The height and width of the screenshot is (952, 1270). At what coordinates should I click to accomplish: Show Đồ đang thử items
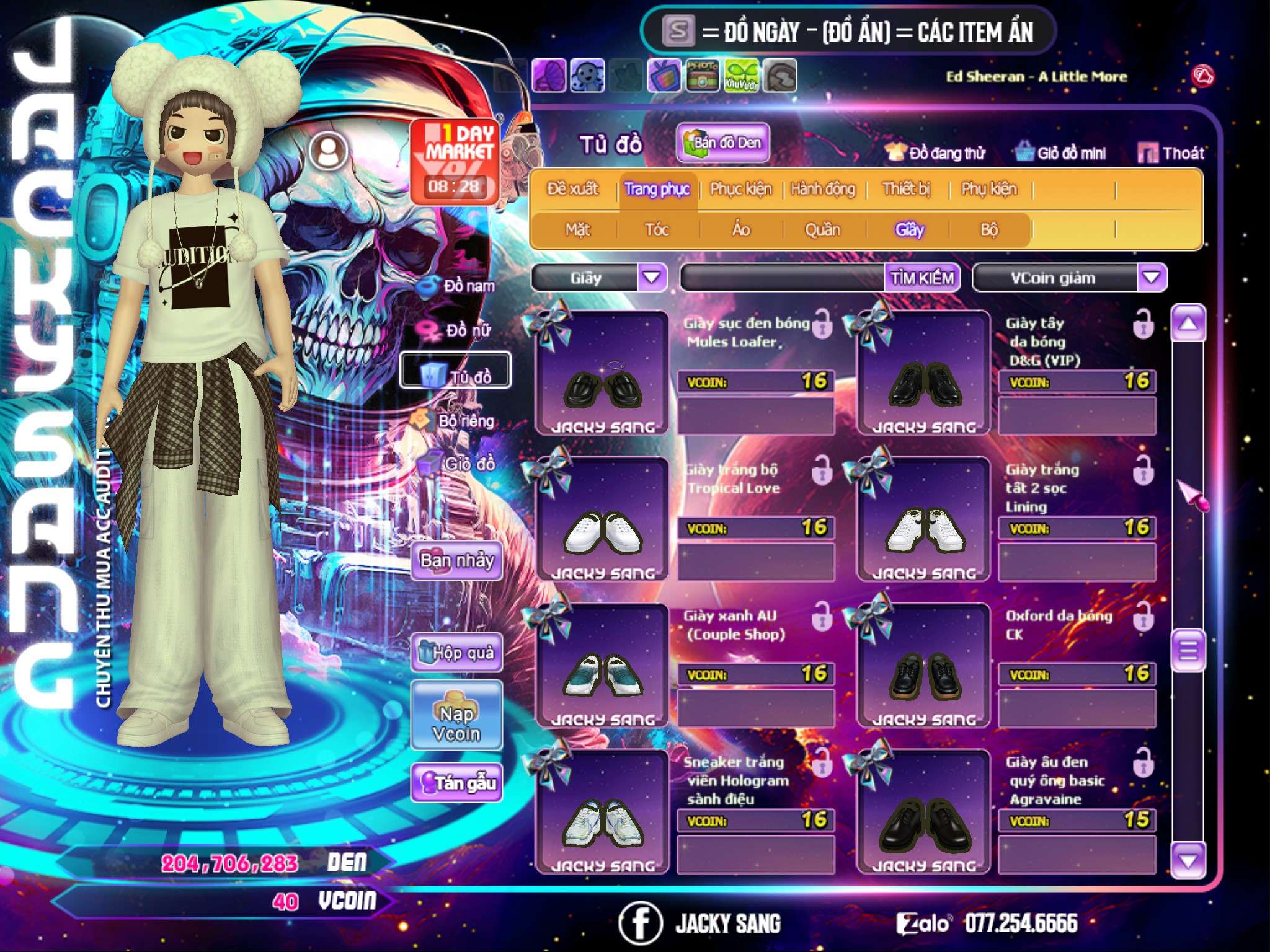point(936,152)
